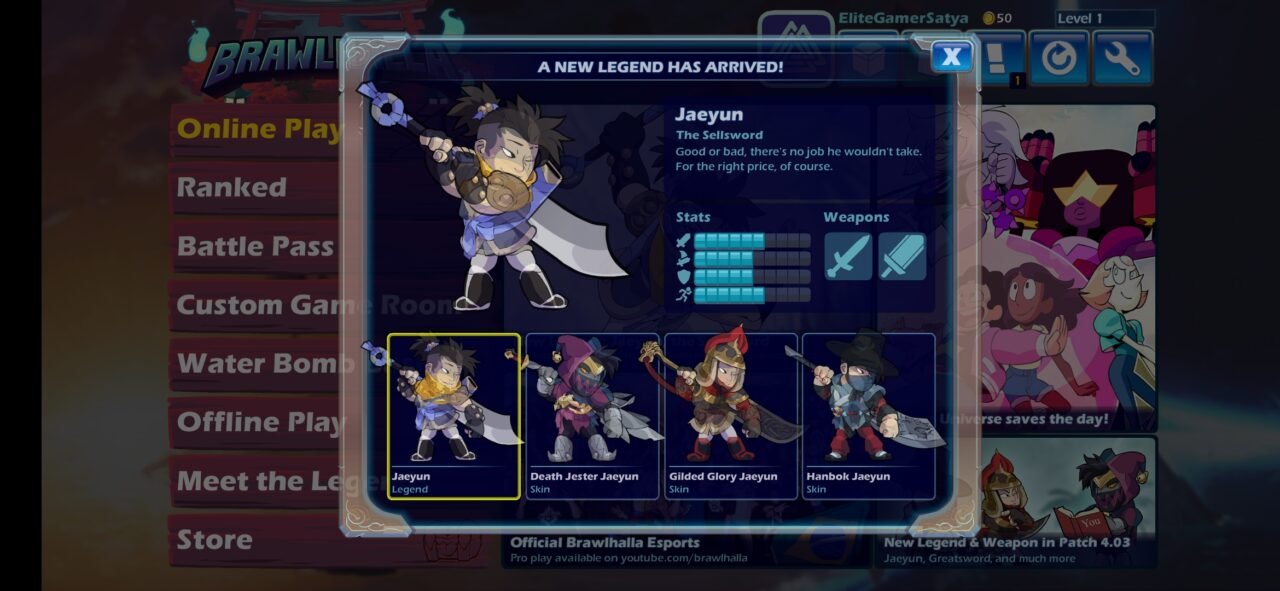Pick the Gilded Glory Jaeyun skin
This screenshot has width=1280, height=591.
point(731,416)
